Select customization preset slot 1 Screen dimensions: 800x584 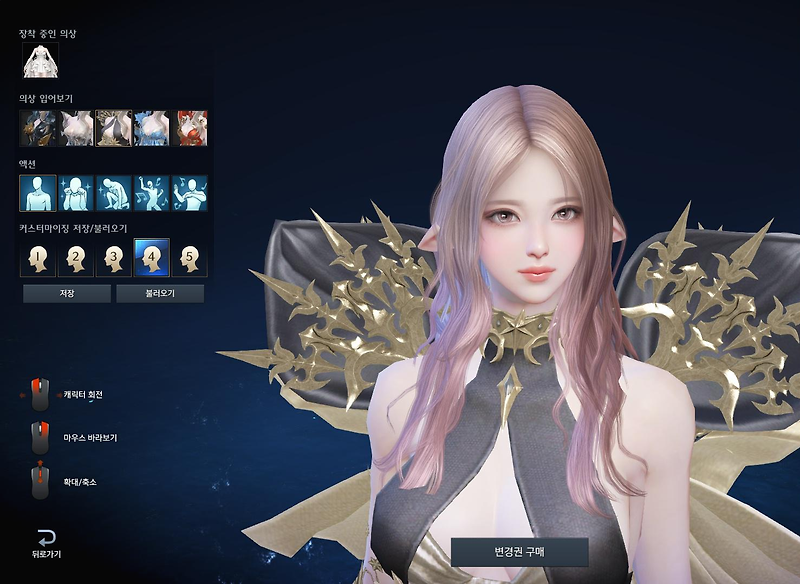[x=38, y=258]
